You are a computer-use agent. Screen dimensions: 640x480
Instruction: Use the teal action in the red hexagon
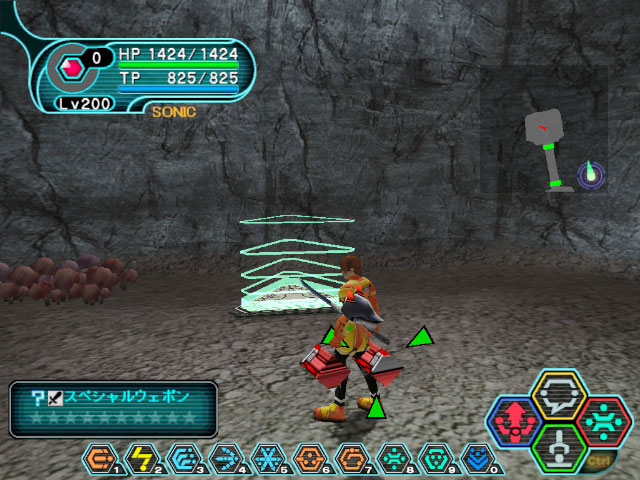click(602, 421)
